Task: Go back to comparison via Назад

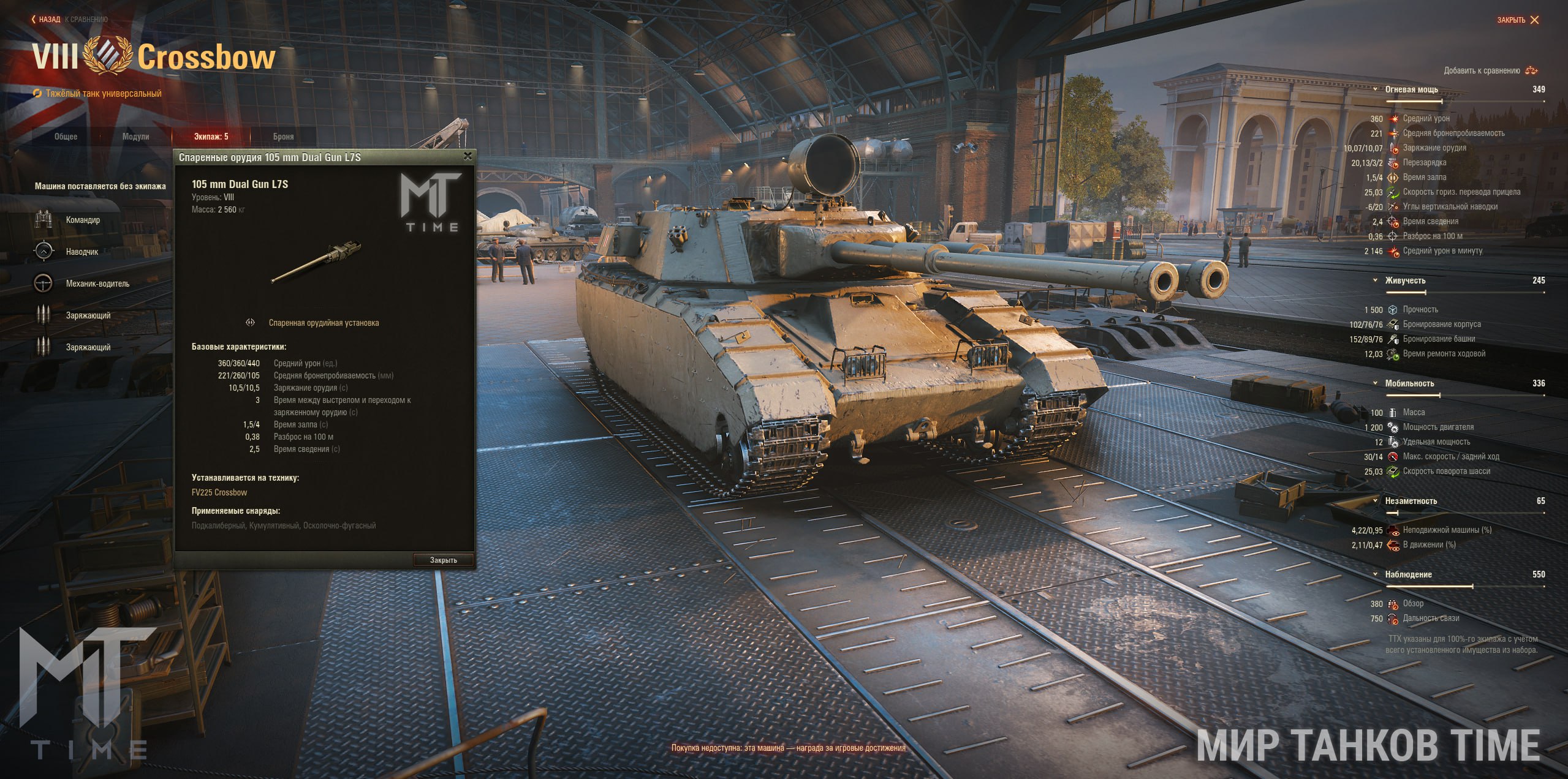Action: 48,20
